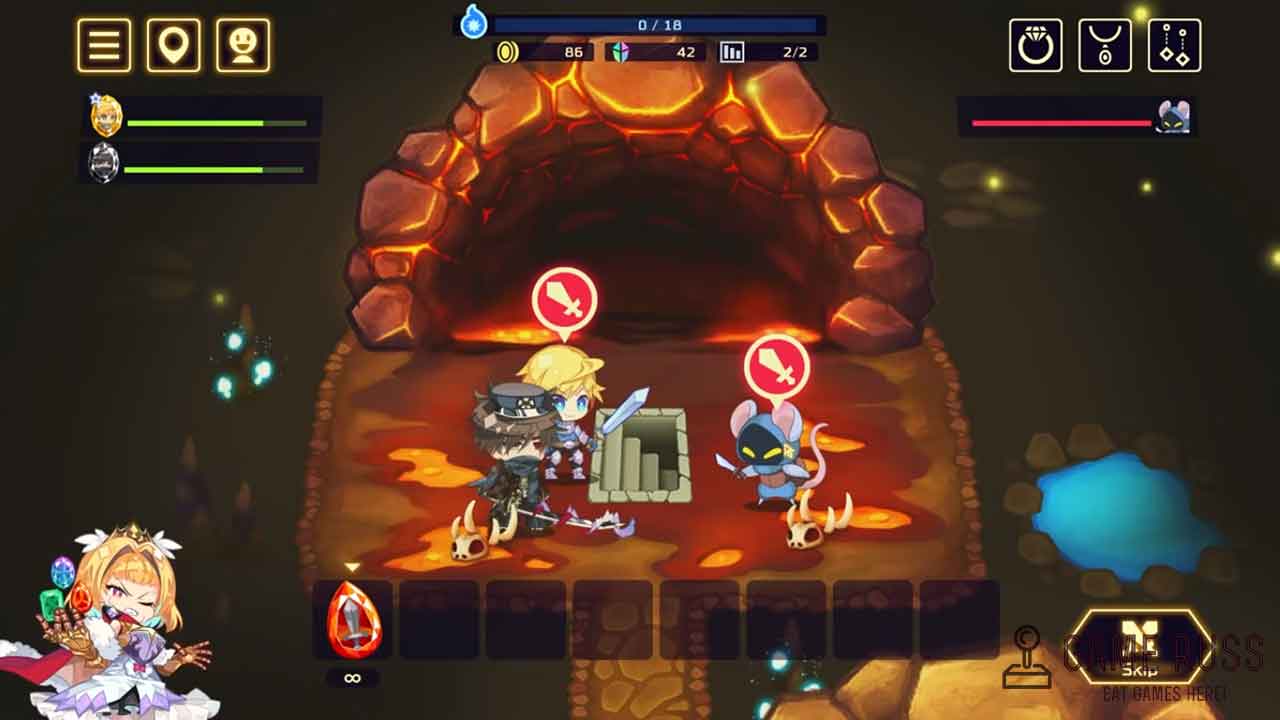The width and height of the screenshot is (1280, 720).
Task: Open the hamburger menu
Action: pyautogui.click(x=104, y=45)
